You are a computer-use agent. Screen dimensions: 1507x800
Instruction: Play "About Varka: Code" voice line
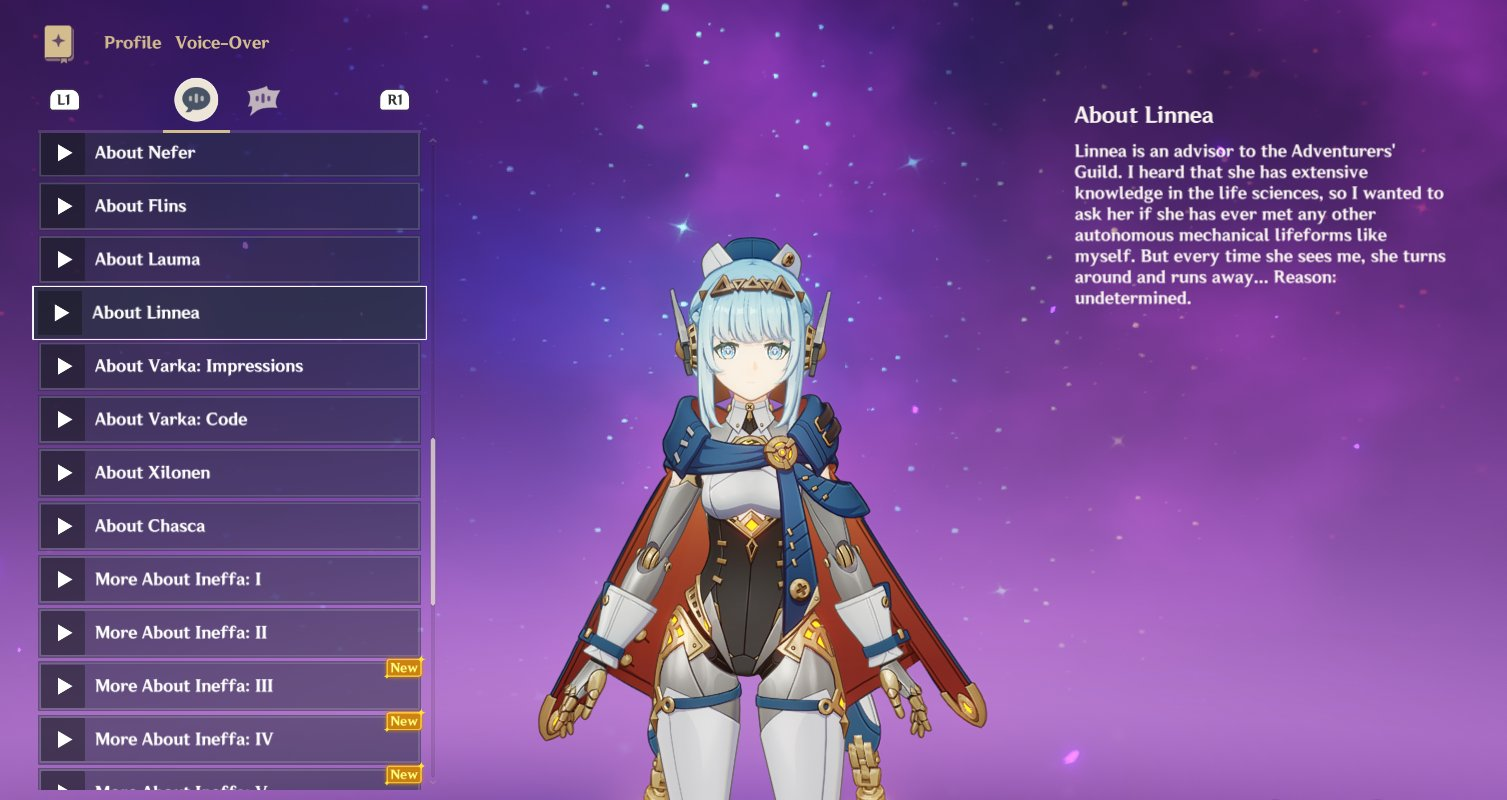click(x=63, y=419)
